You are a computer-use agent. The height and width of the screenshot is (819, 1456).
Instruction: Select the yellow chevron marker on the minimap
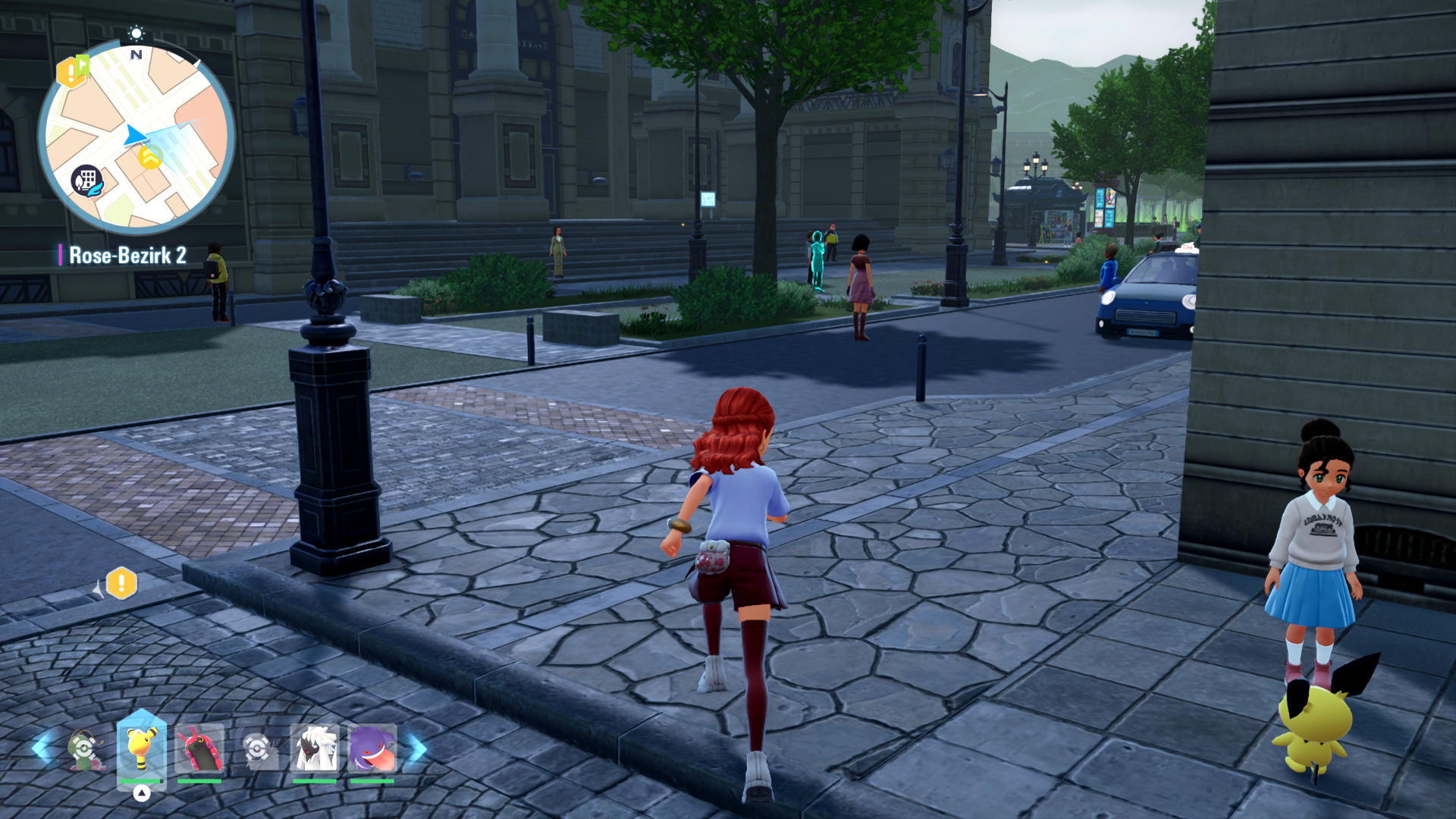pyautogui.click(x=151, y=158)
